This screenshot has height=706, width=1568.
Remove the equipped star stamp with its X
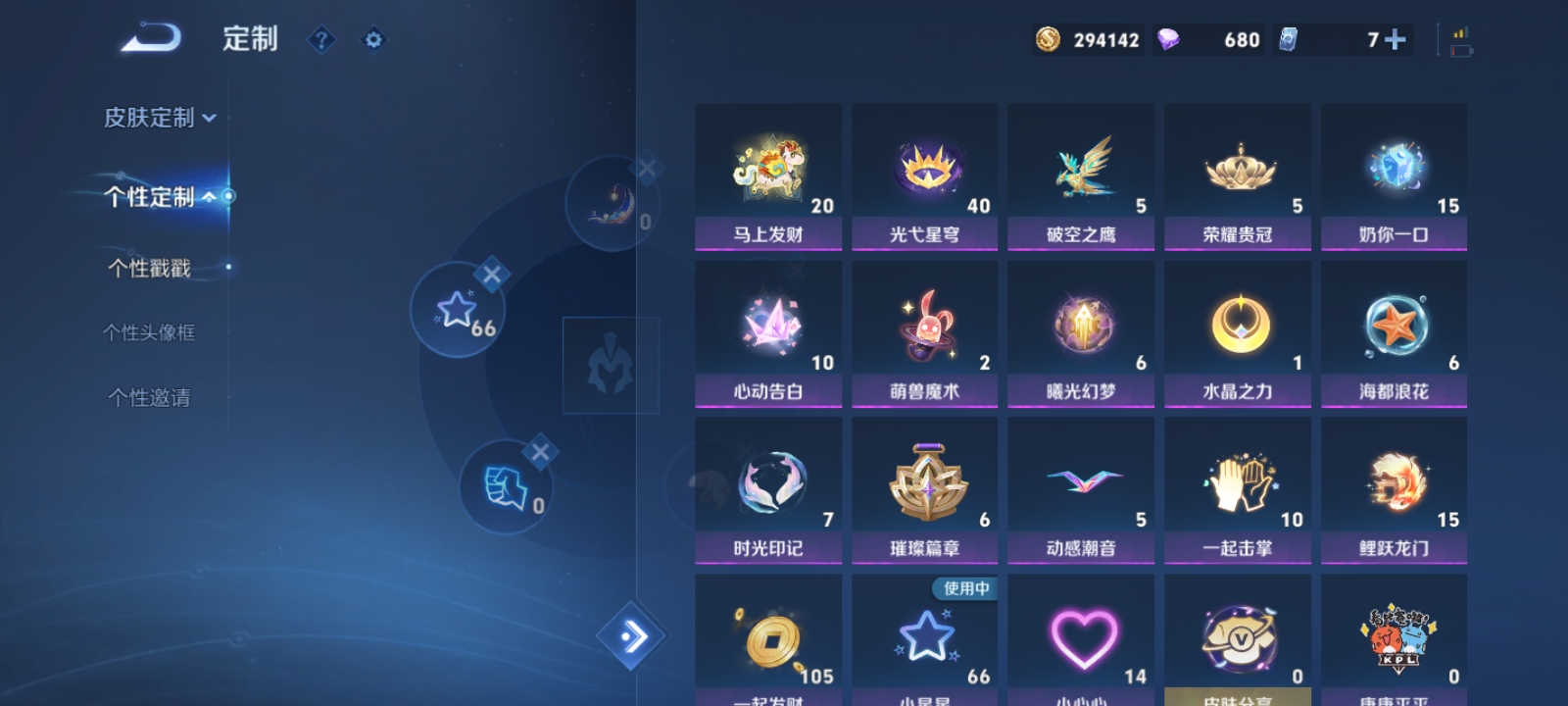click(493, 276)
